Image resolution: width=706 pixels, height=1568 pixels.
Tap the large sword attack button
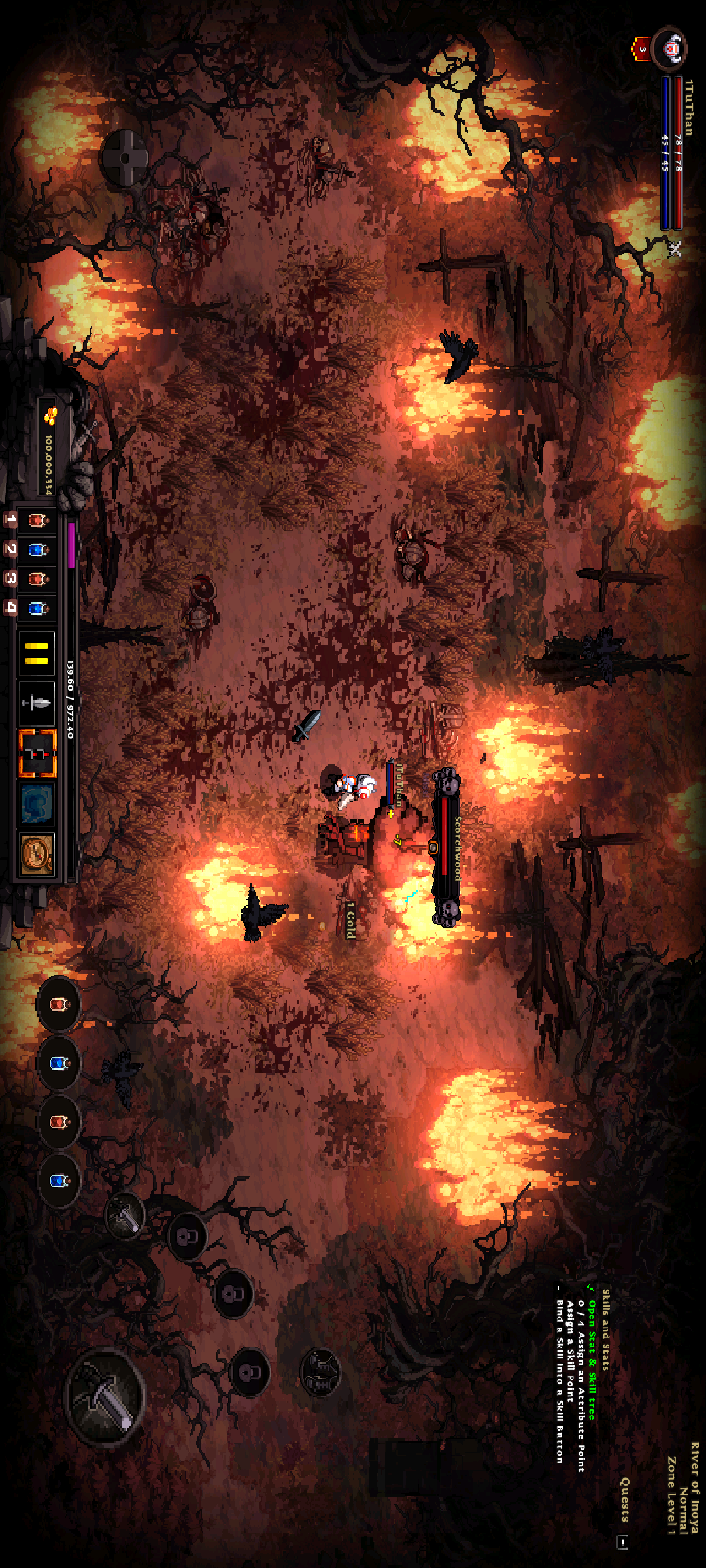coord(105,1398)
